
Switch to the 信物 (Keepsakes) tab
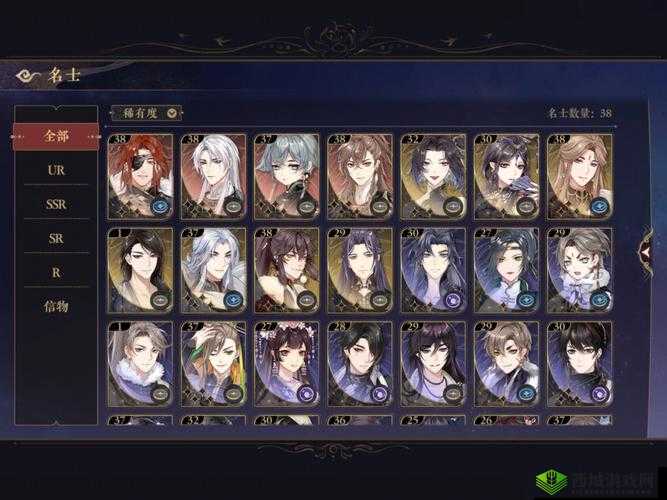tap(56, 306)
